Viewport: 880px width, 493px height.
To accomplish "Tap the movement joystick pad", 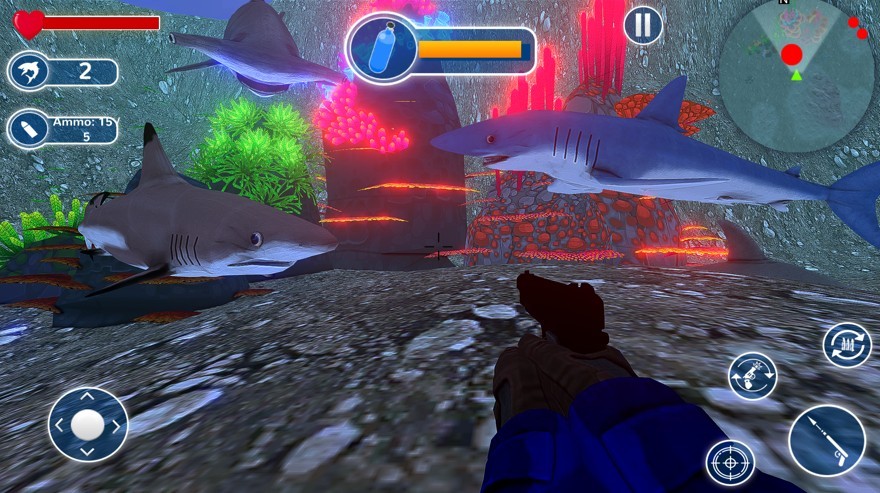I will [x=88, y=424].
